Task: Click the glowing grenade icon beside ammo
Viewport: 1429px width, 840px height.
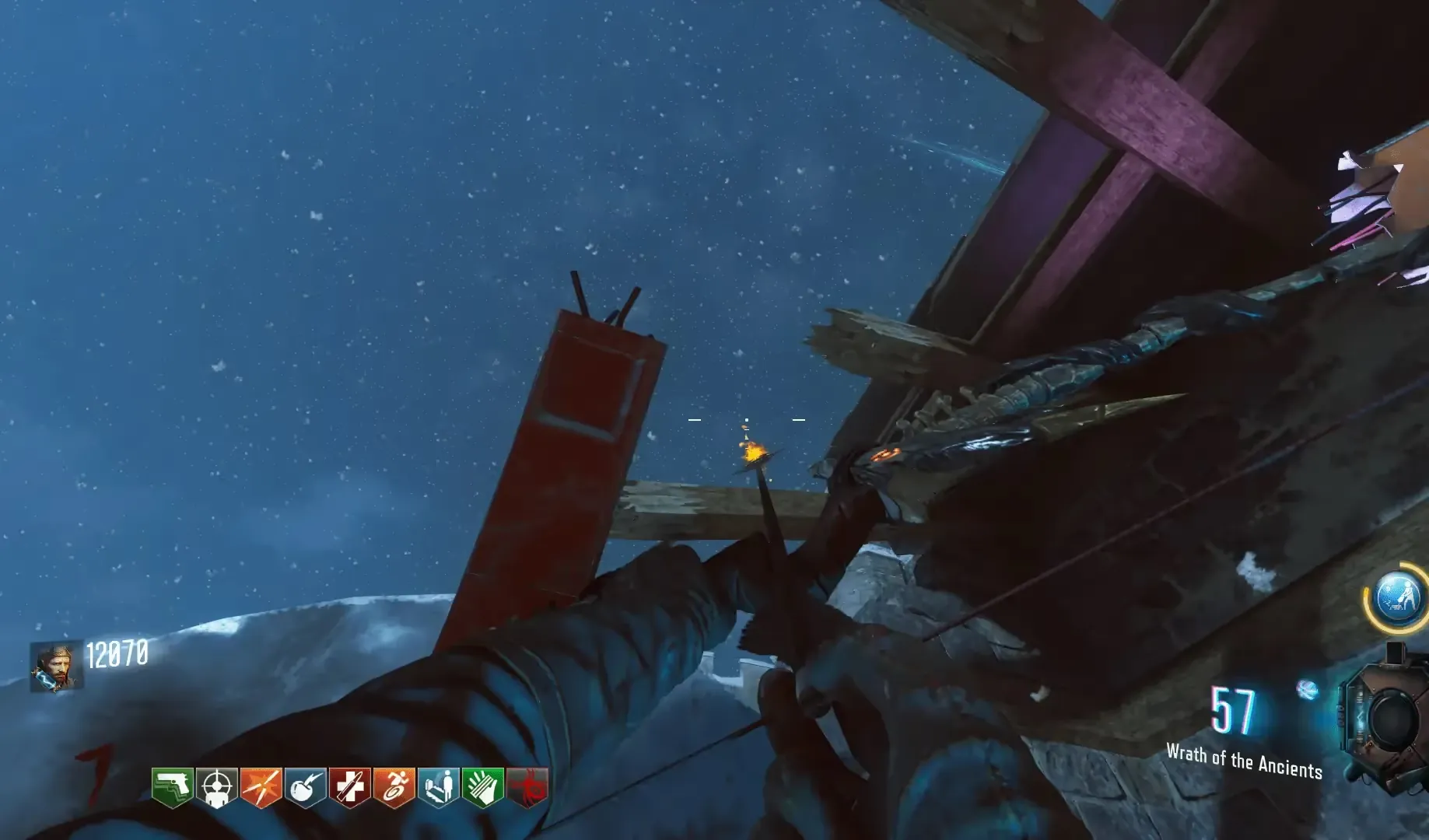Action: (x=1307, y=688)
